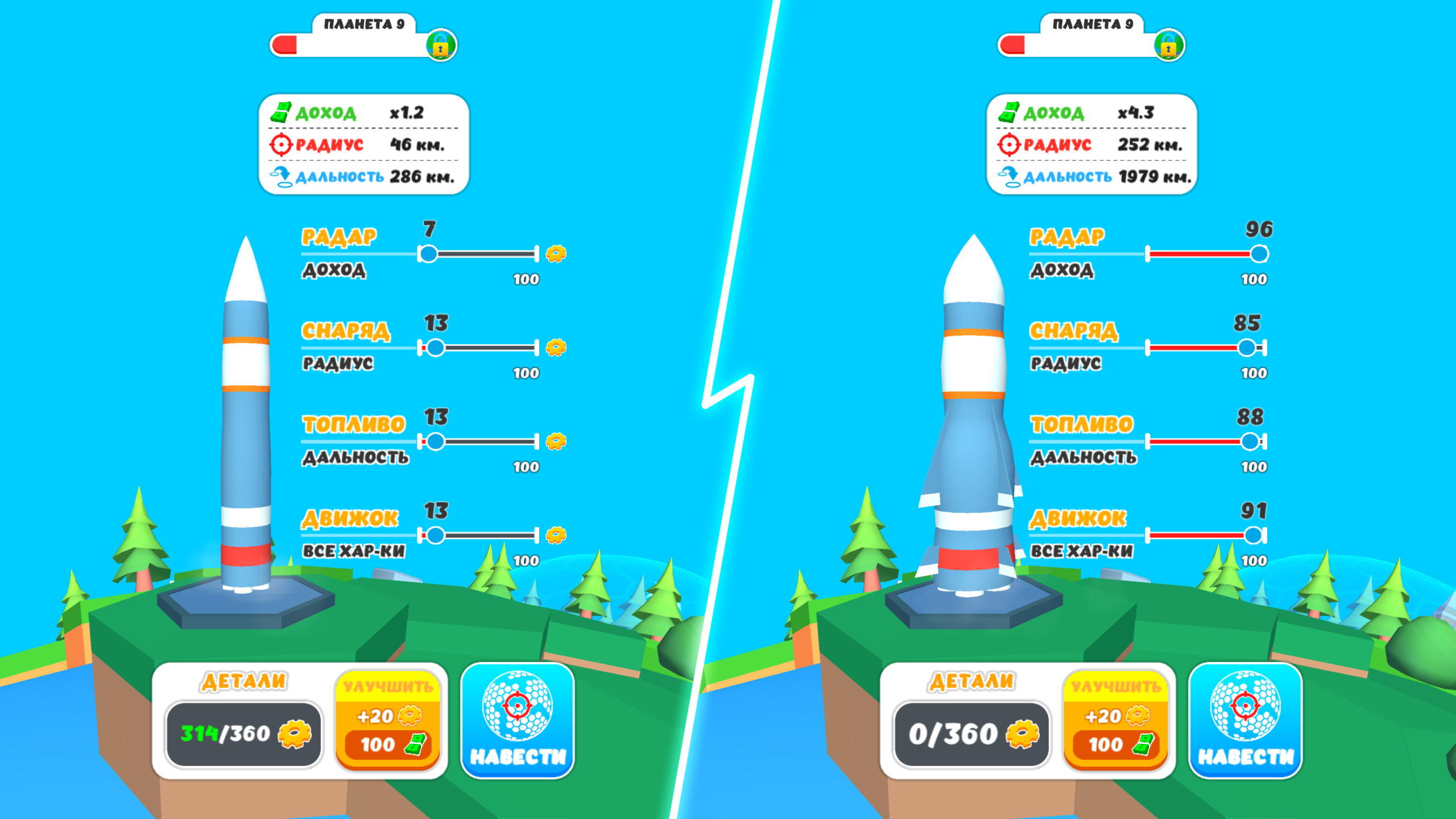This screenshot has width=1456, height=819.
Task: Click the gear icon next to +20 label
Action: 408,717
